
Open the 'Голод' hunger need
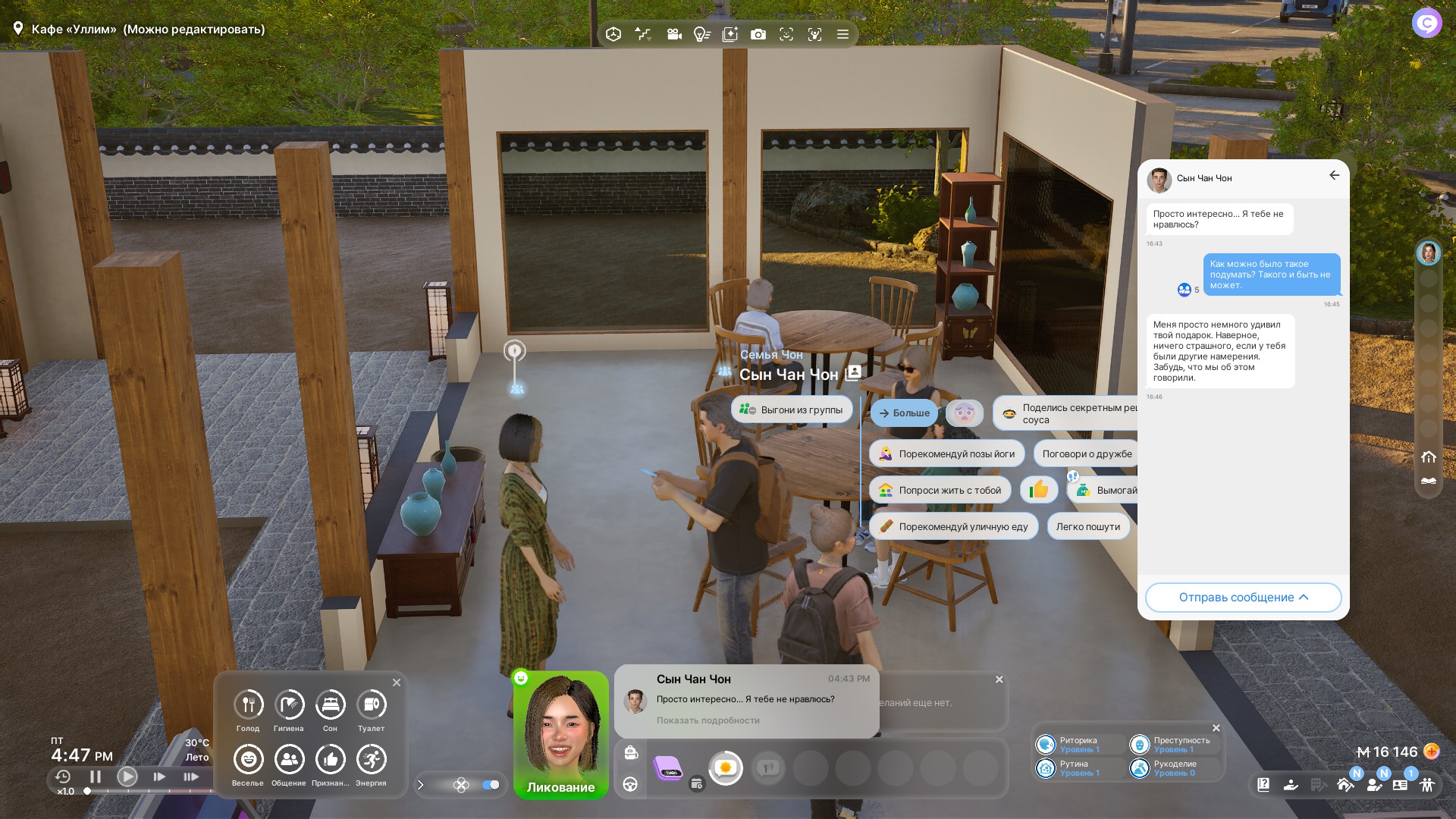[248, 705]
